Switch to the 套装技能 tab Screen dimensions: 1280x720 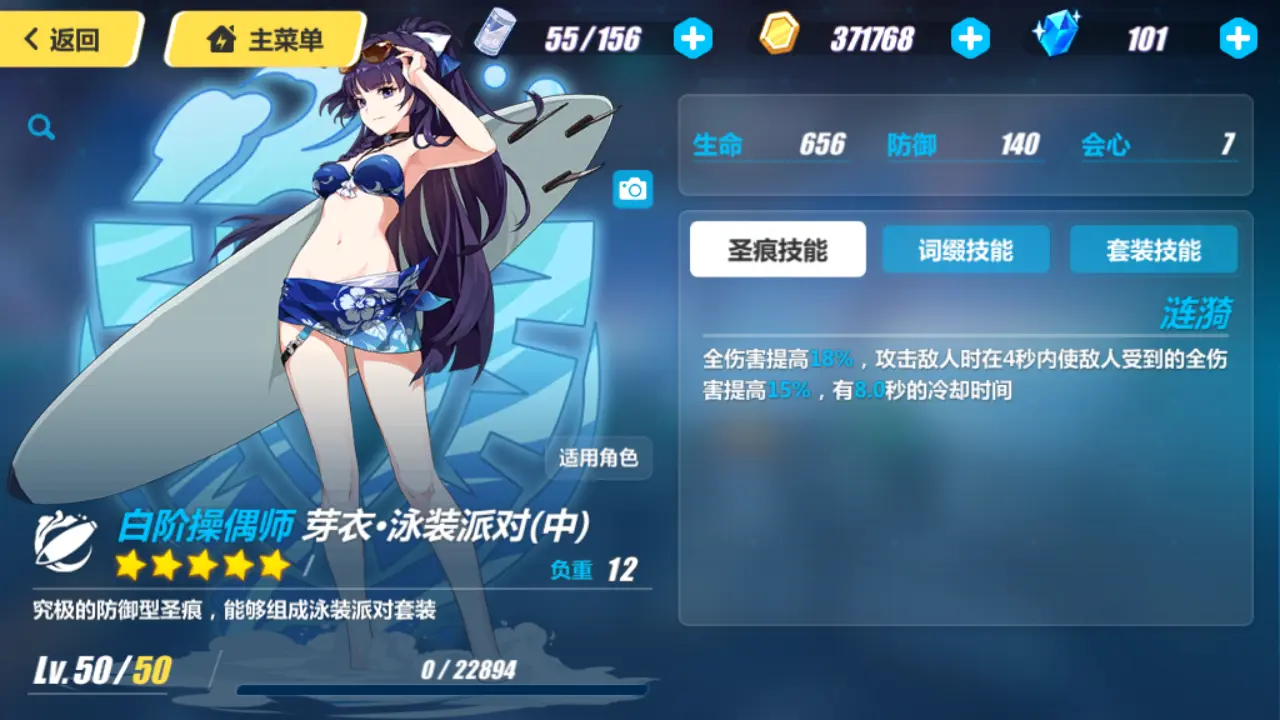coord(1152,249)
